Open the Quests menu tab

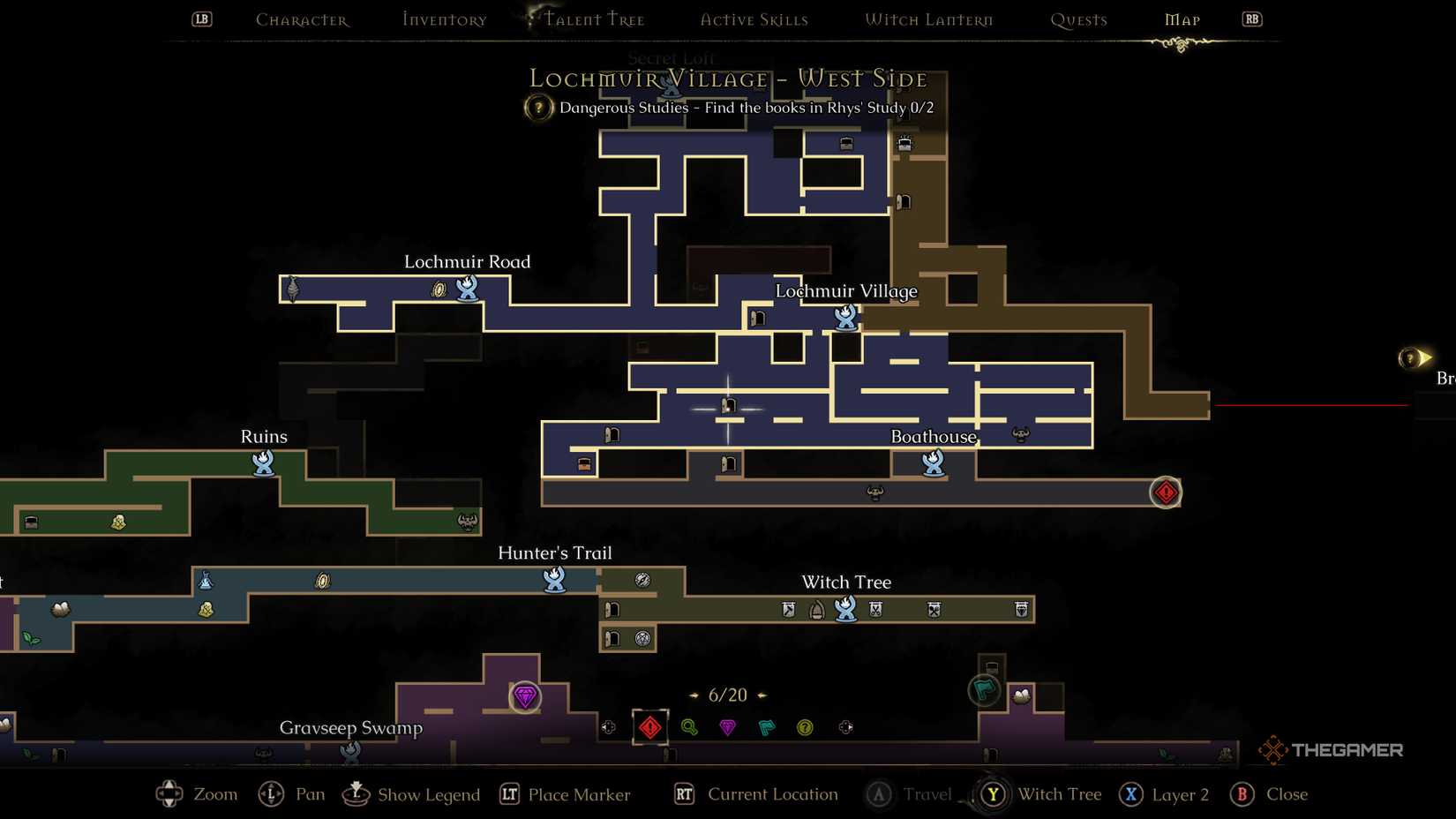(x=1078, y=19)
